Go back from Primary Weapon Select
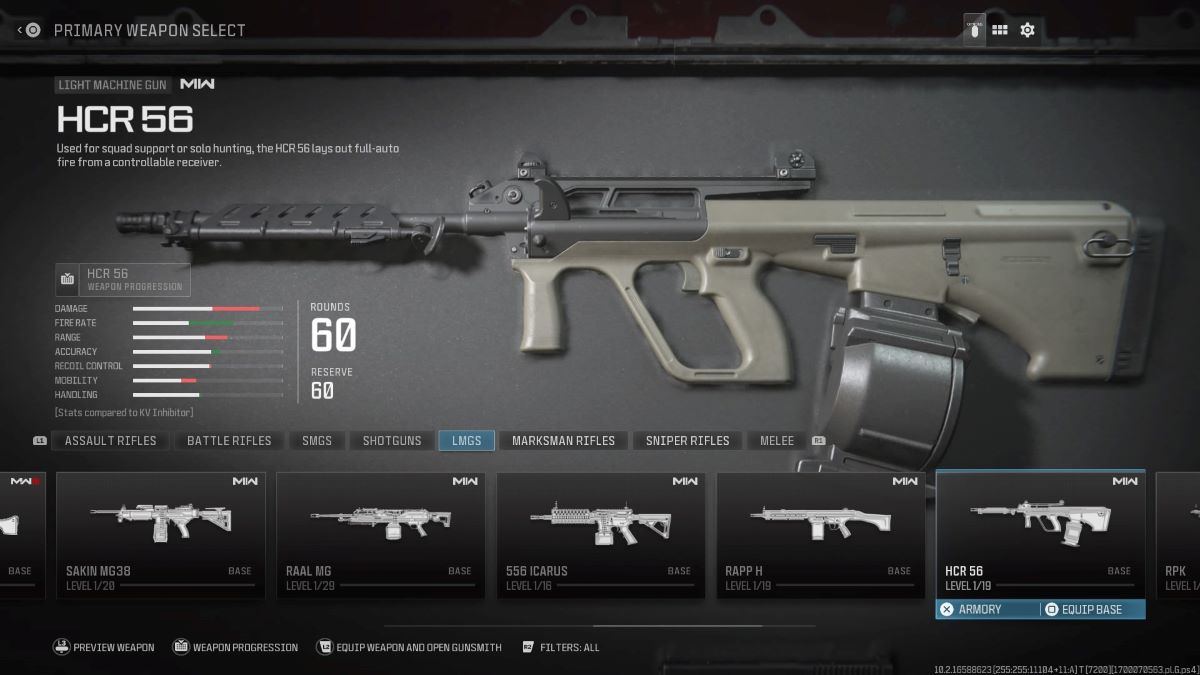The image size is (1200, 675). point(28,30)
